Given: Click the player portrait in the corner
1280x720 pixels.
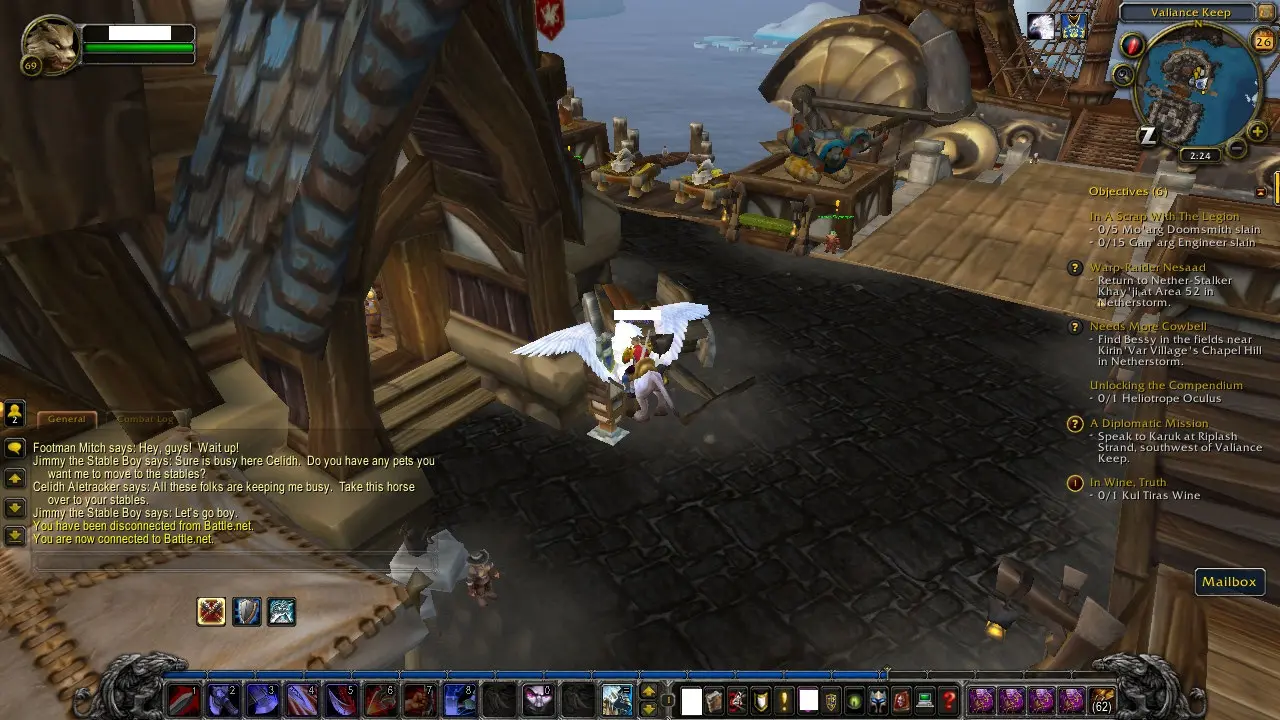Looking at the screenshot, I should tap(50, 46).
